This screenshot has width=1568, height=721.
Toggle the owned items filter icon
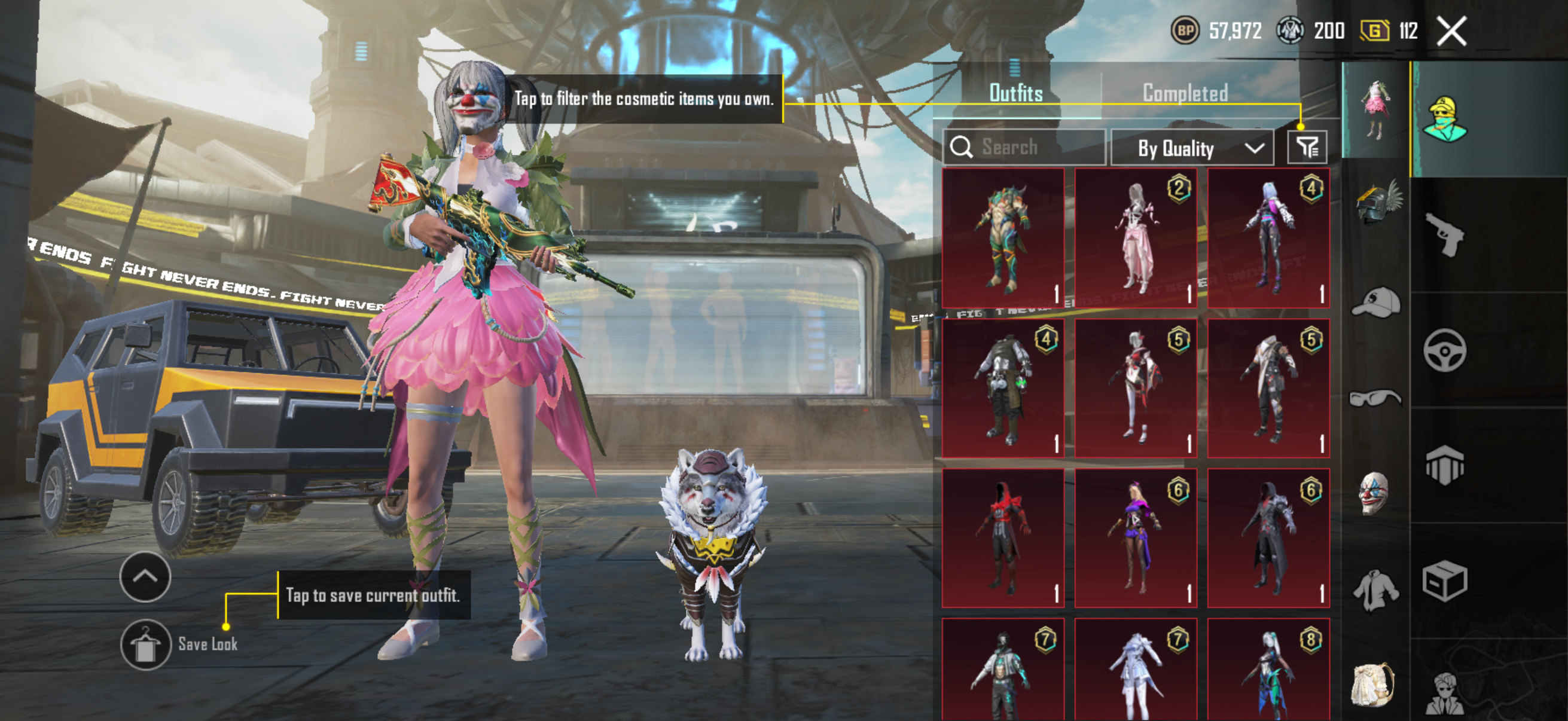click(1306, 147)
